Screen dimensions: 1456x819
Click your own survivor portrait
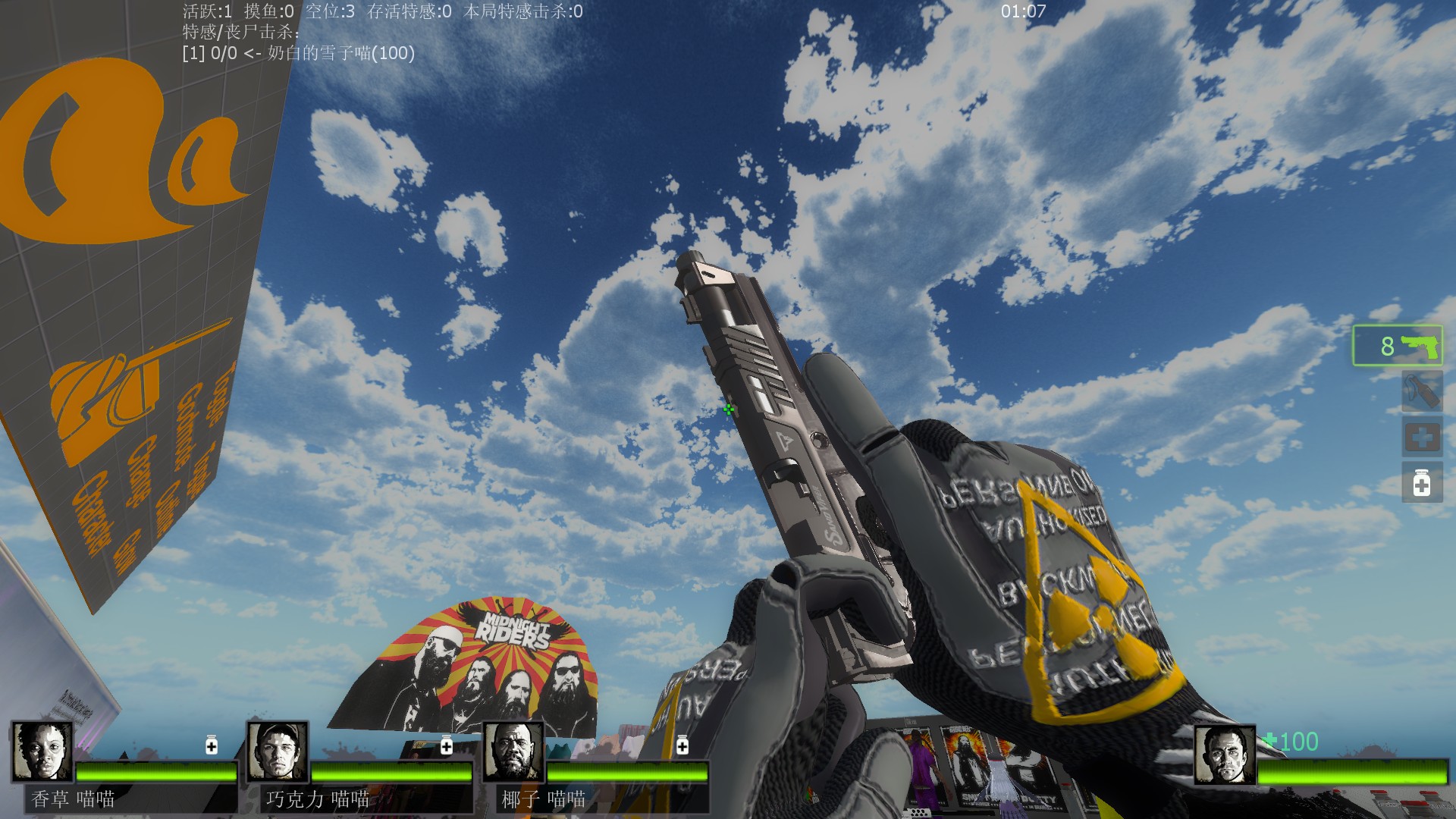(1225, 755)
